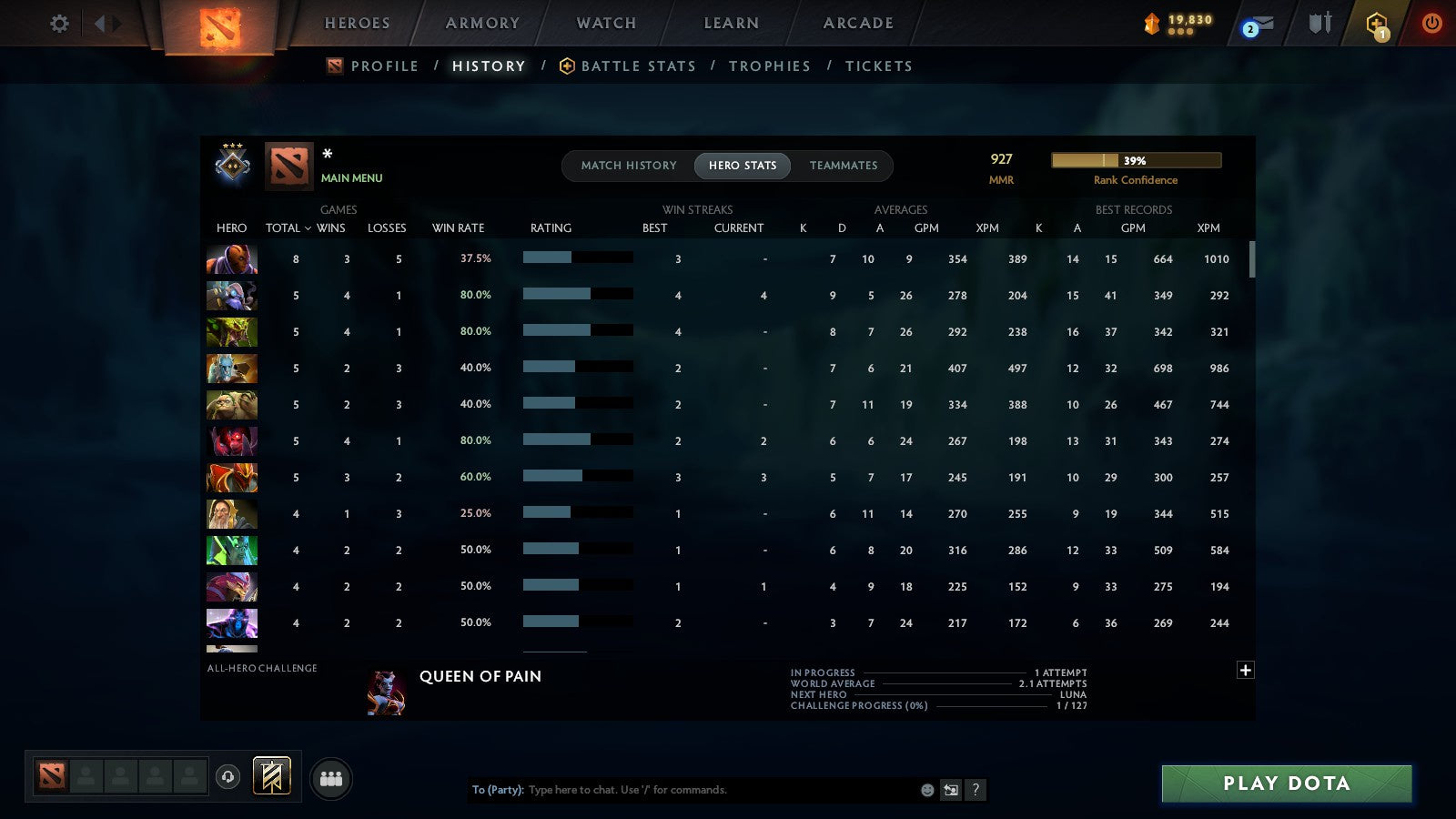Viewport: 1456px width, 819px height.
Task: Open the ARCADE menu item
Action: point(856,23)
